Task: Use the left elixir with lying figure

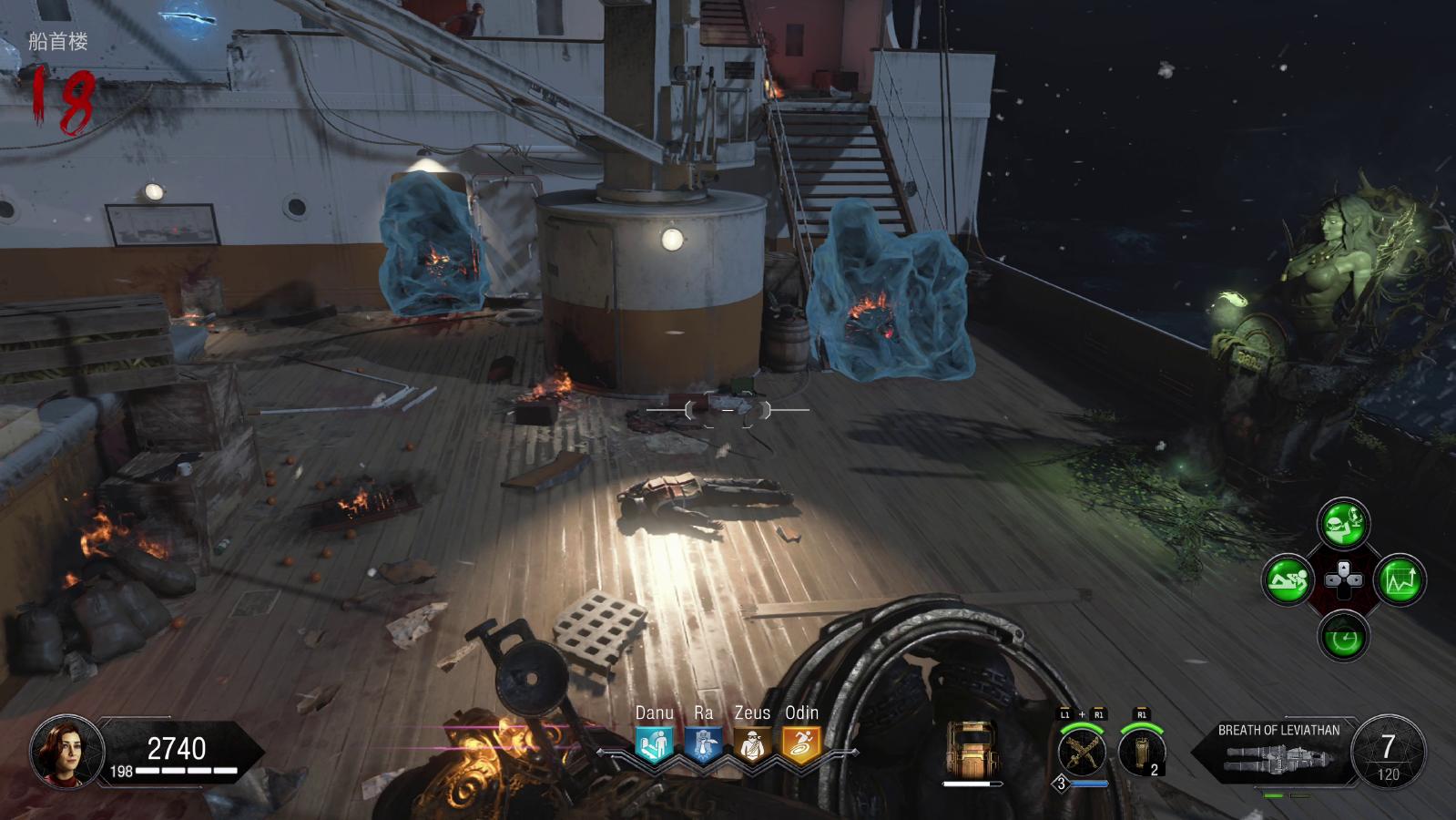Action: click(x=1288, y=579)
